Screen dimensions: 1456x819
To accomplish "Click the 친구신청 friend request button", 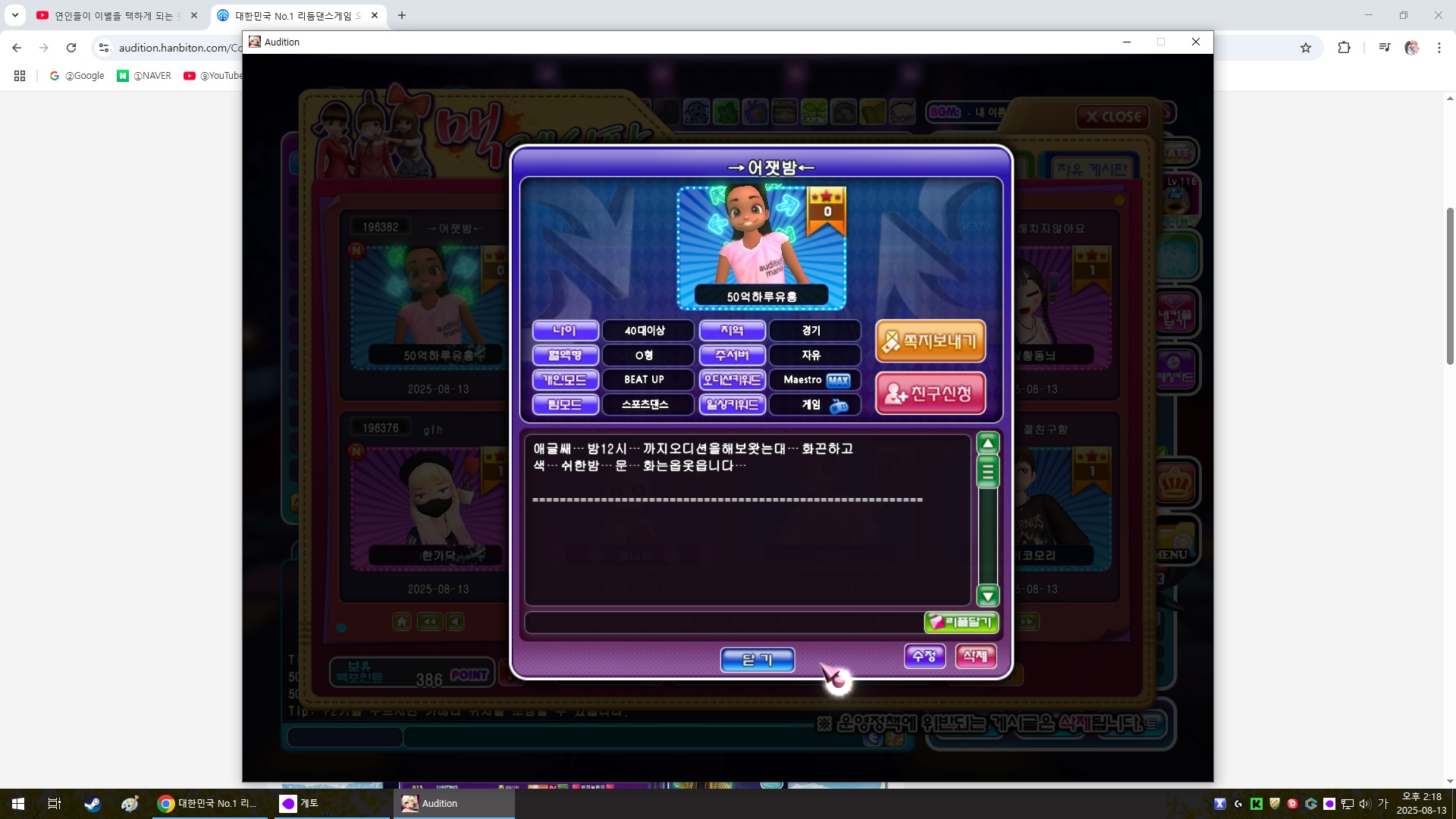I will click(x=930, y=393).
